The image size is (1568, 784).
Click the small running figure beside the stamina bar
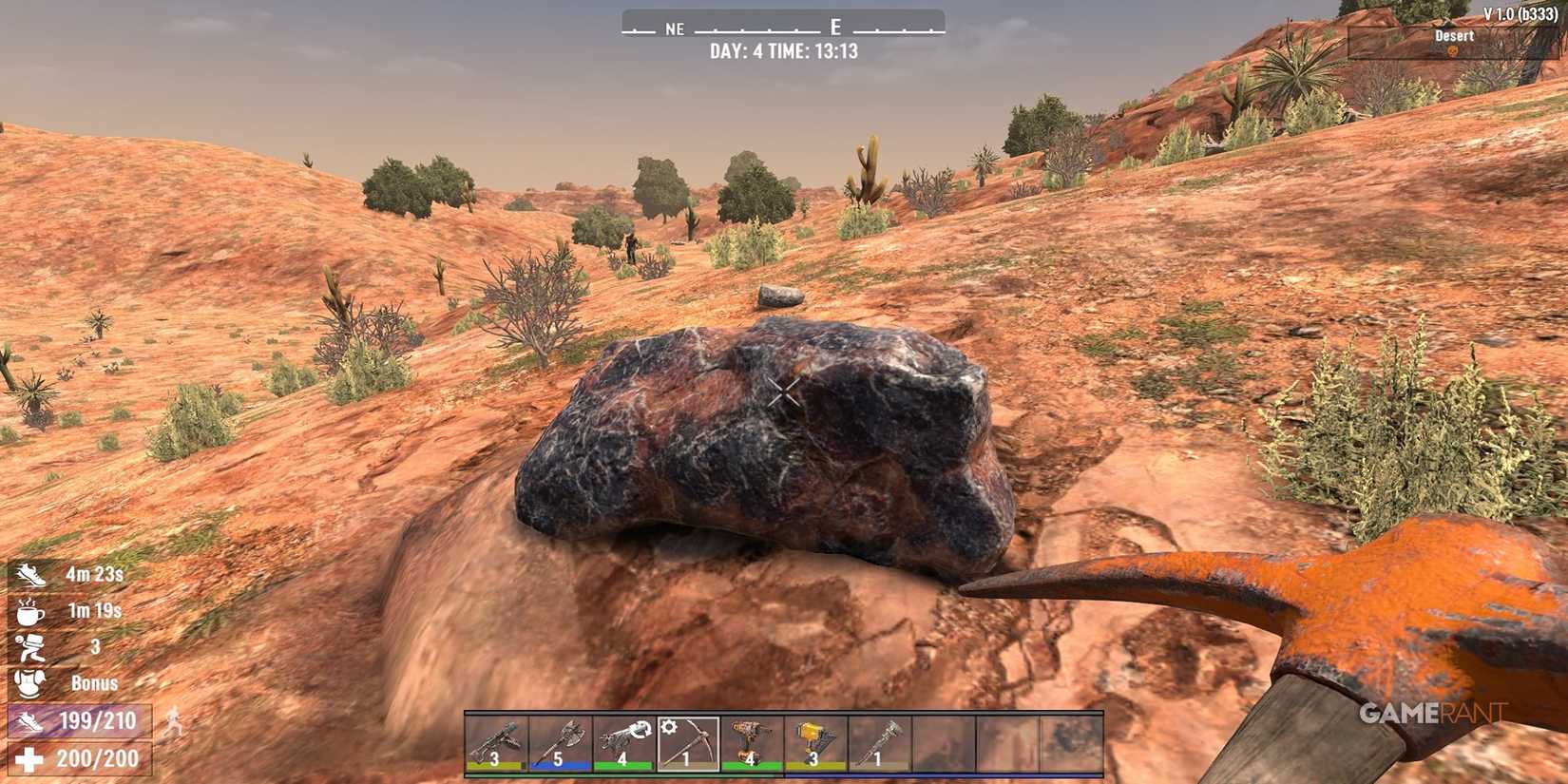pyautogui.click(x=173, y=722)
